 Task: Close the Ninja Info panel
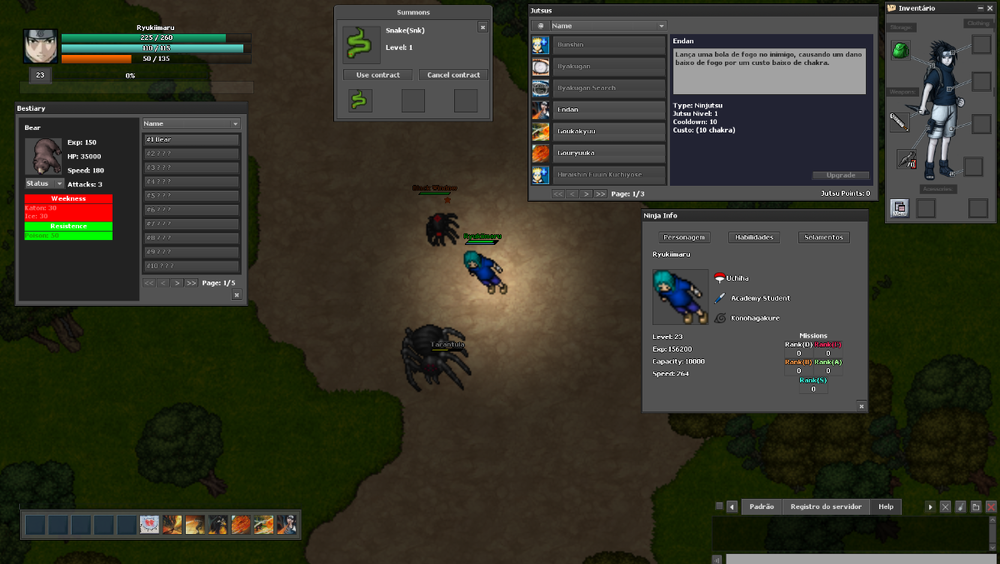(x=861, y=406)
